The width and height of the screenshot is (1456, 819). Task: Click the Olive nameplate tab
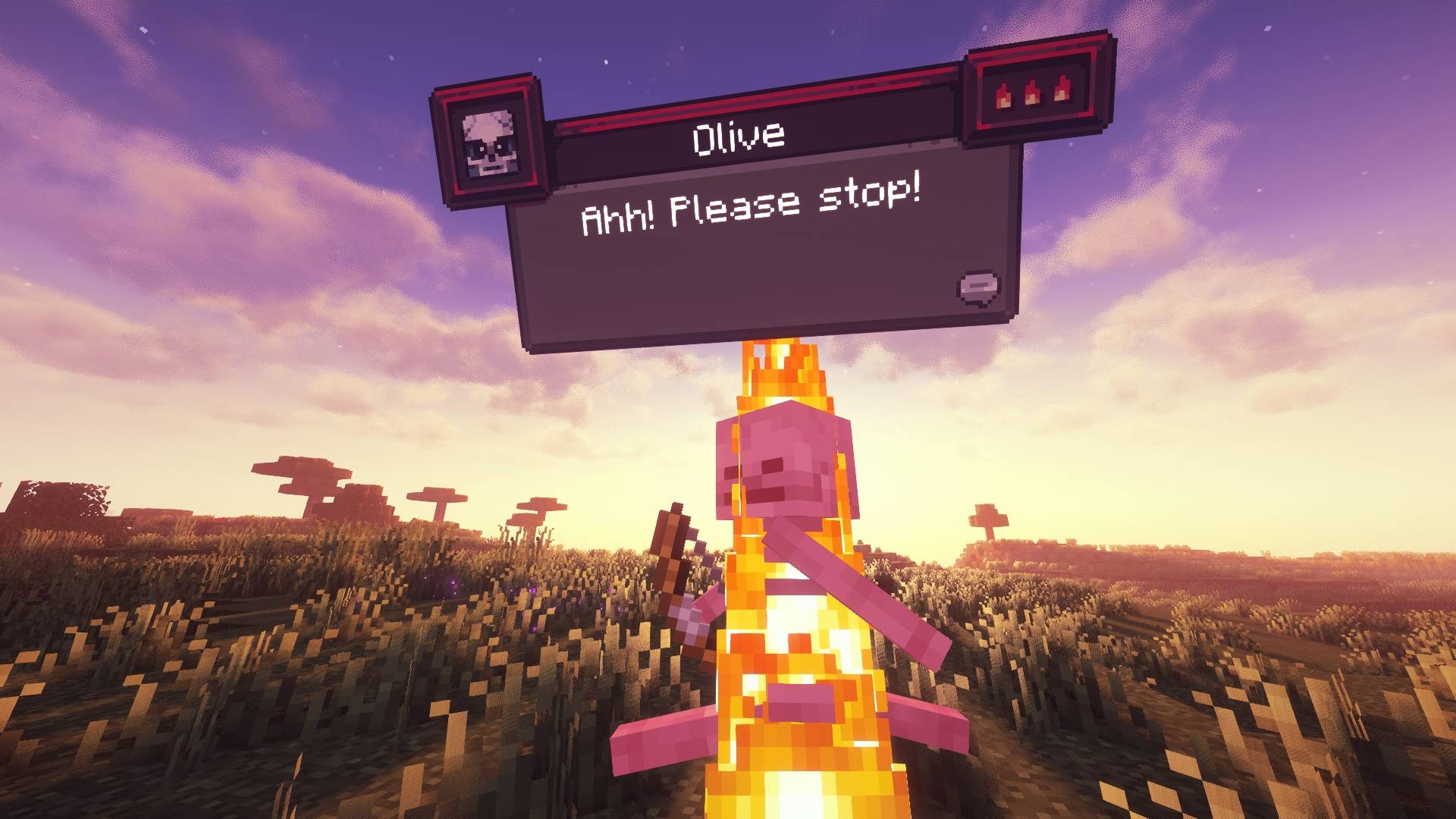click(739, 136)
